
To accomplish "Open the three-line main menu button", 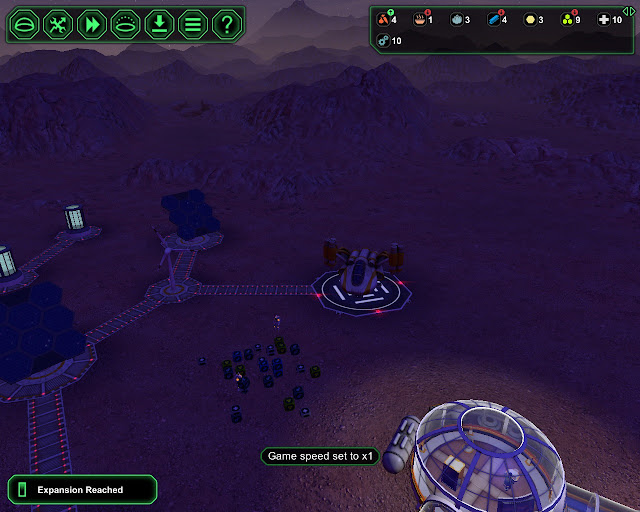I will click(193, 24).
